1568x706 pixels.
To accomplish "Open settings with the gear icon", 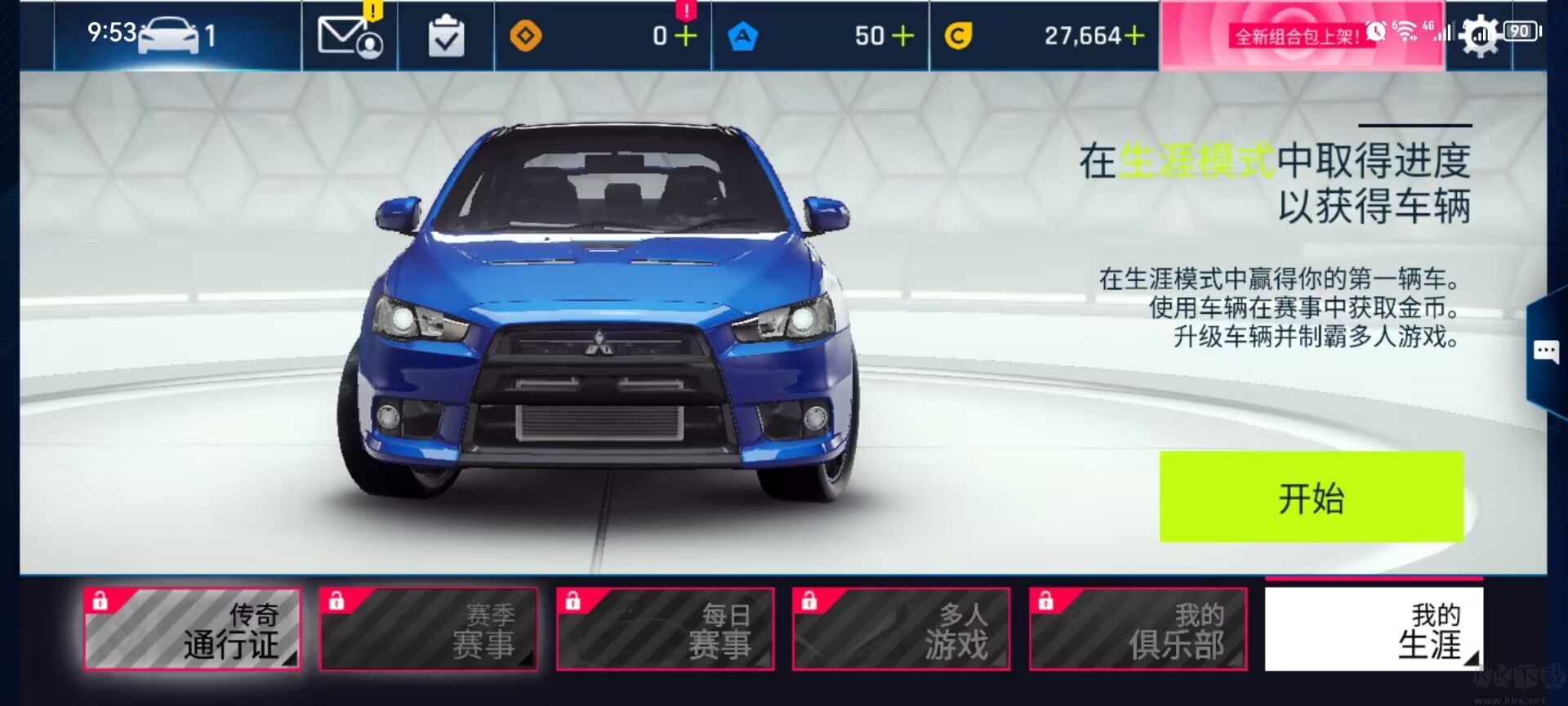I will pos(1480,36).
